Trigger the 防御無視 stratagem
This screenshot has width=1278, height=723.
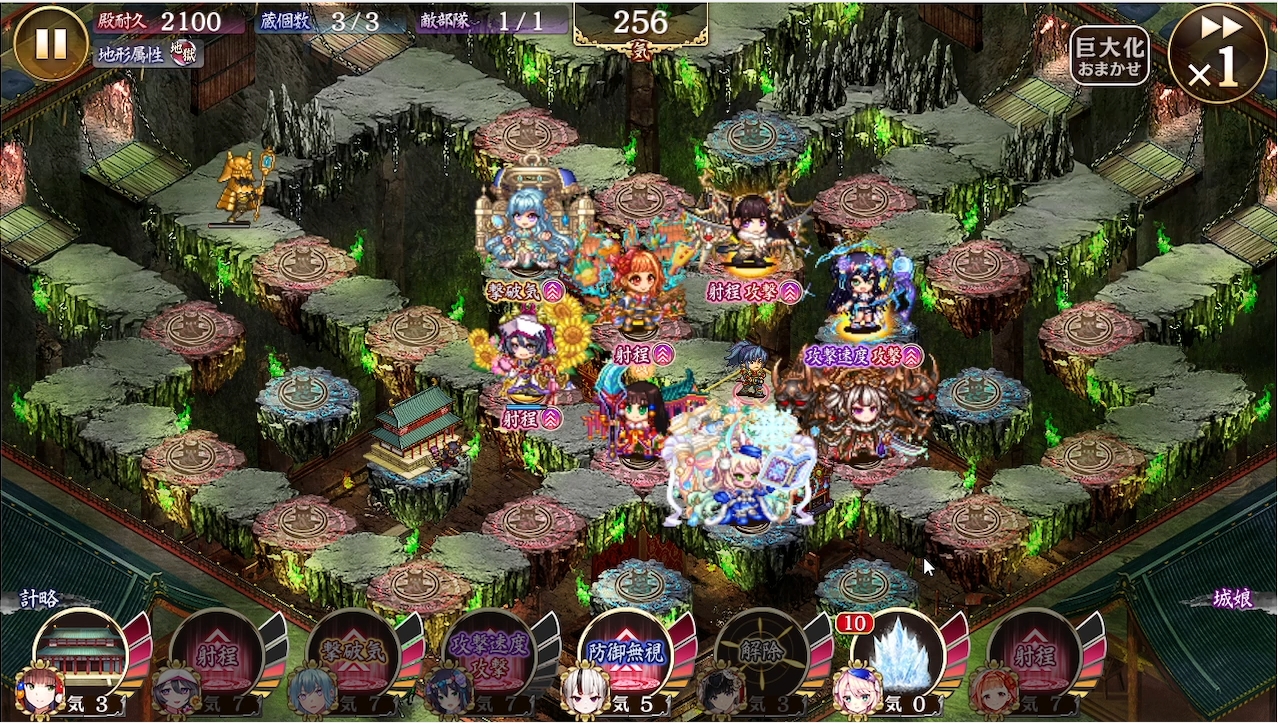coord(625,657)
